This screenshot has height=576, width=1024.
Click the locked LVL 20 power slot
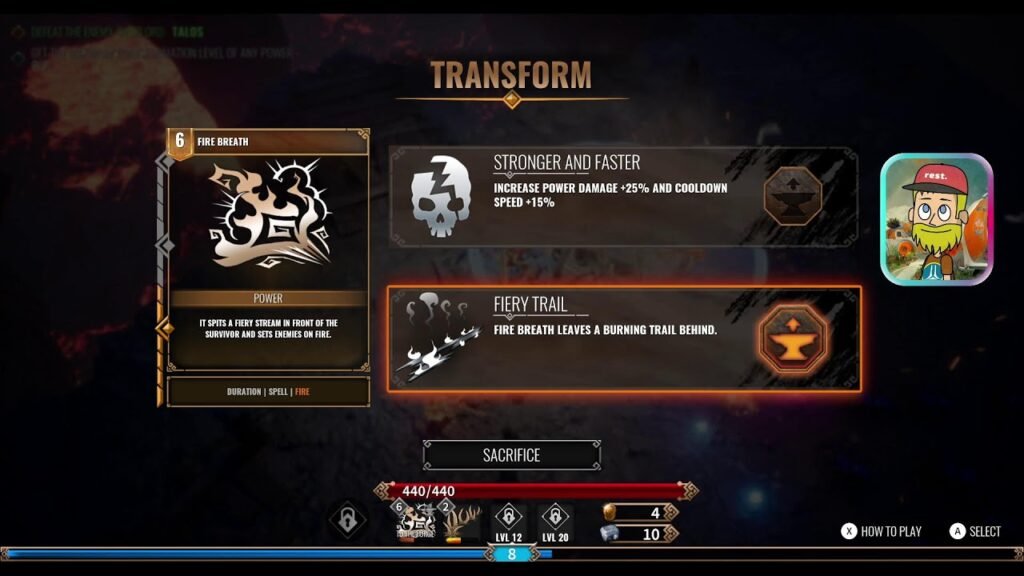pos(554,520)
